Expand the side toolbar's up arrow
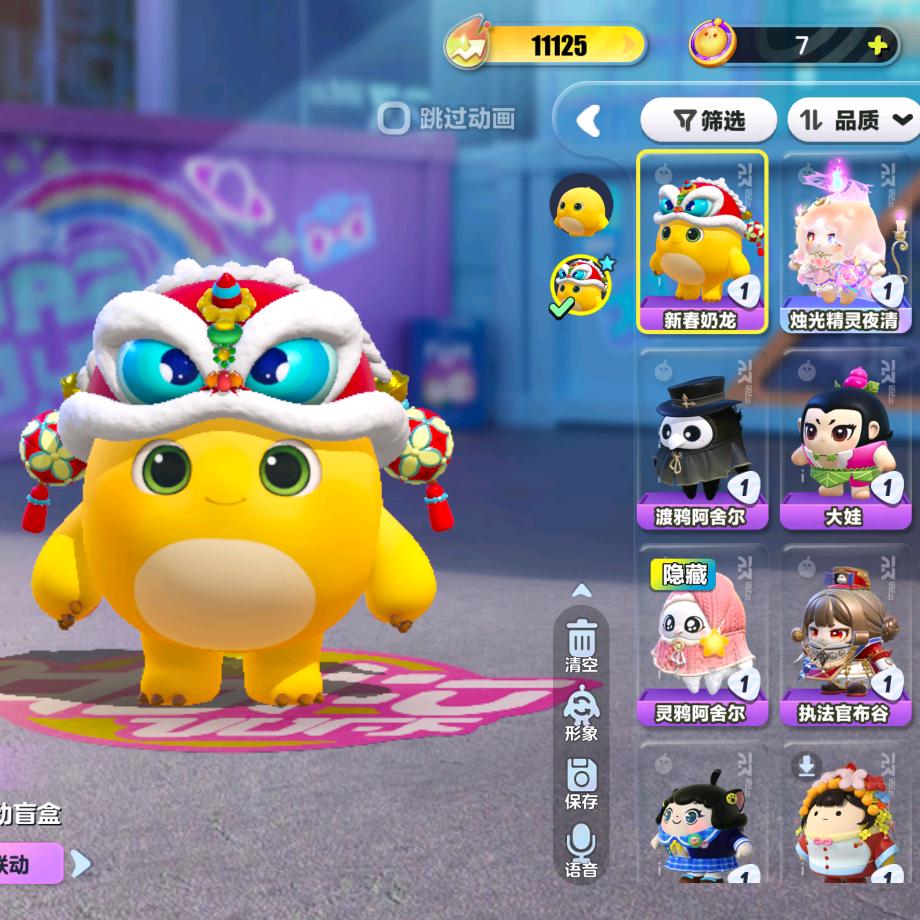Image resolution: width=920 pixels, height=920 pixels. point(582,591)
